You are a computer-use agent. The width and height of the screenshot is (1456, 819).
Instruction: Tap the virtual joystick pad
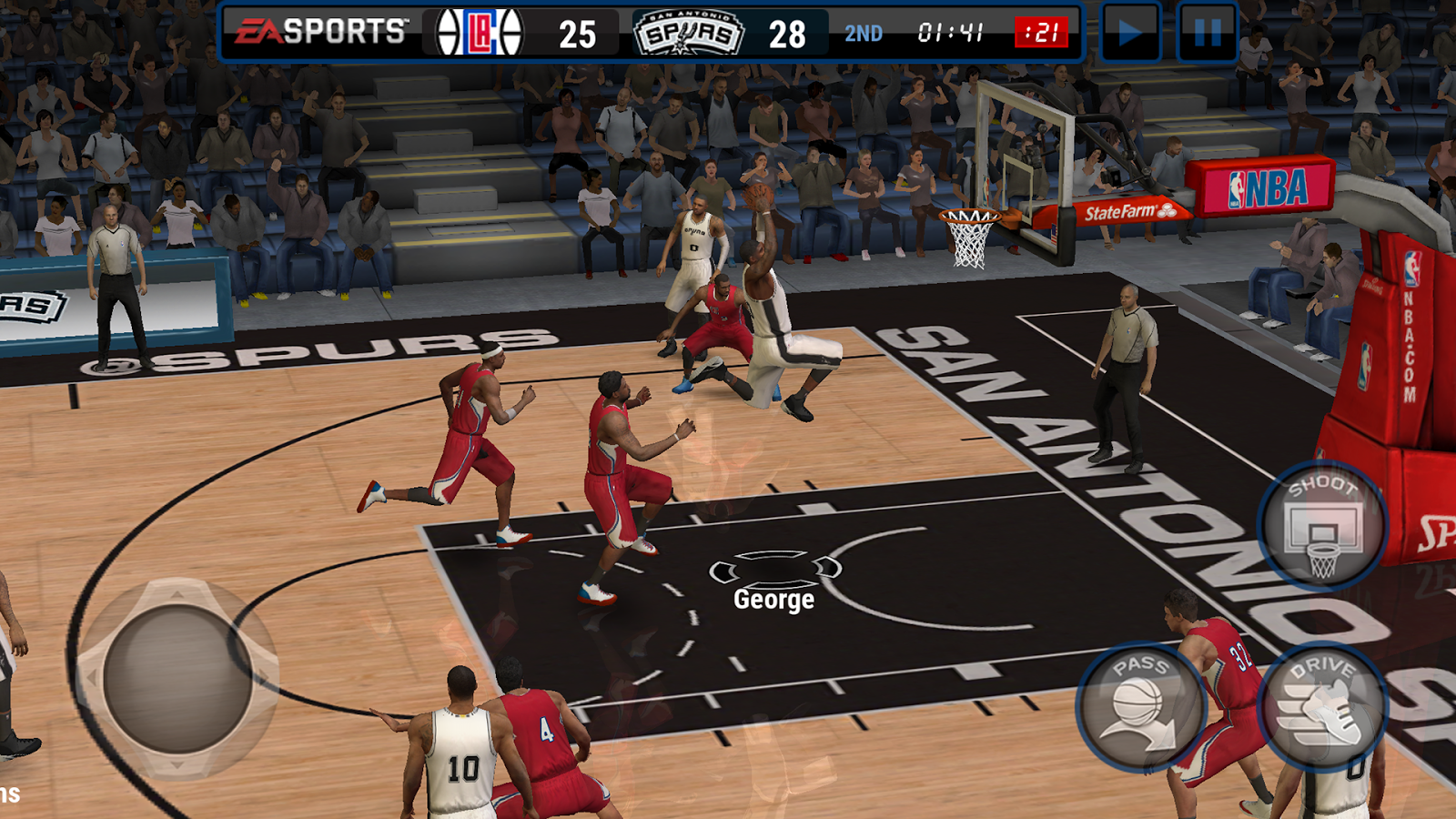pyautogui.click(x=177, y=678)
